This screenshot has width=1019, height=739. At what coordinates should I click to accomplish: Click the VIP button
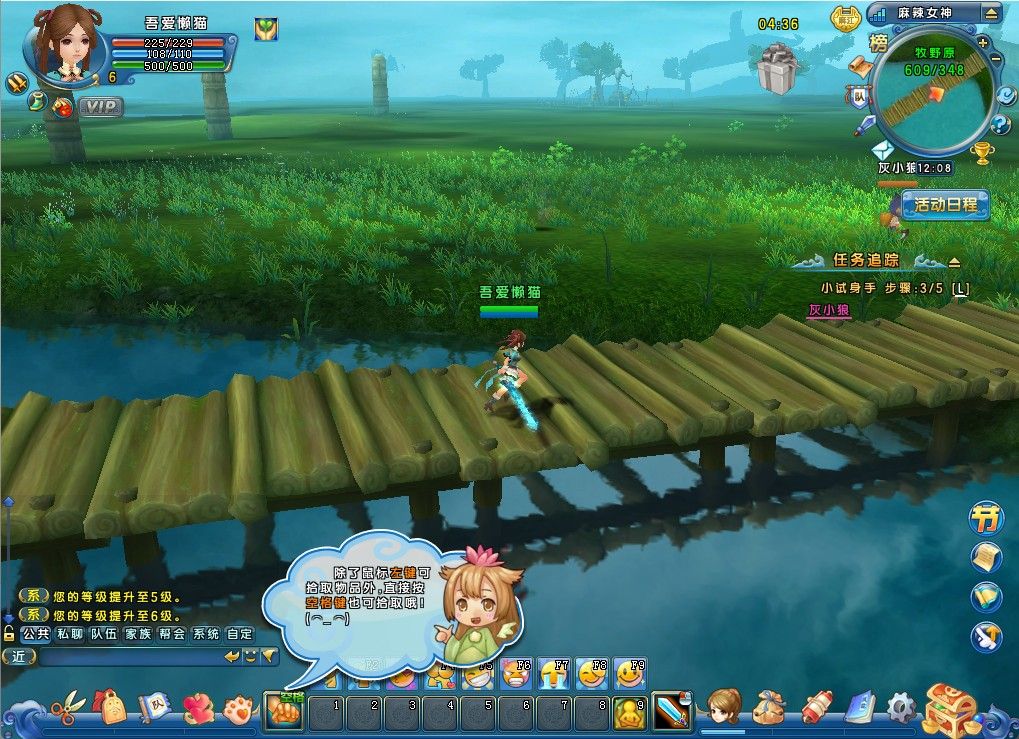(100, 106)
